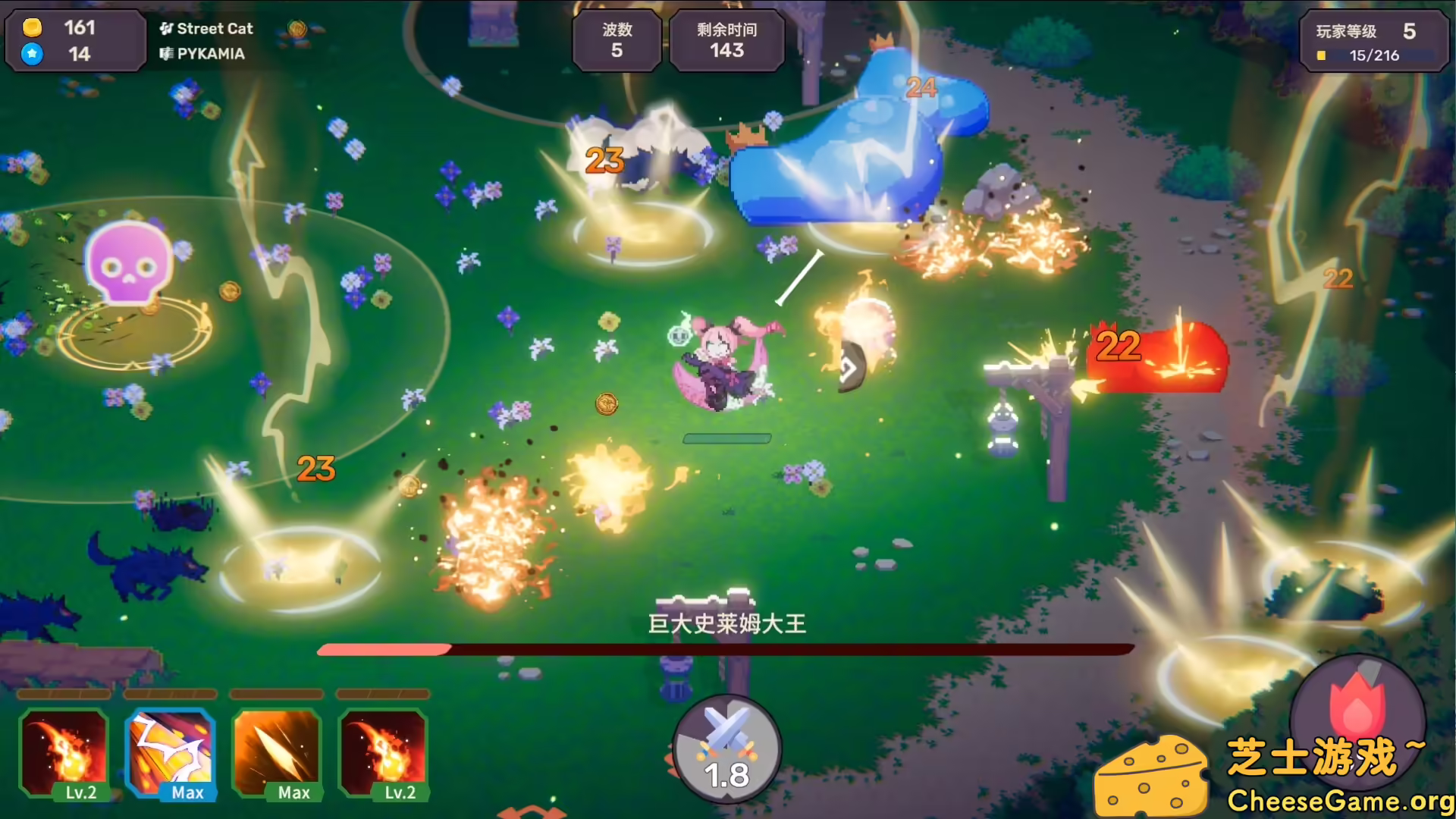Click the crossed swords attack cooldown icon
This screenshot has width=1456, height=819.
(x=725, y=747)
